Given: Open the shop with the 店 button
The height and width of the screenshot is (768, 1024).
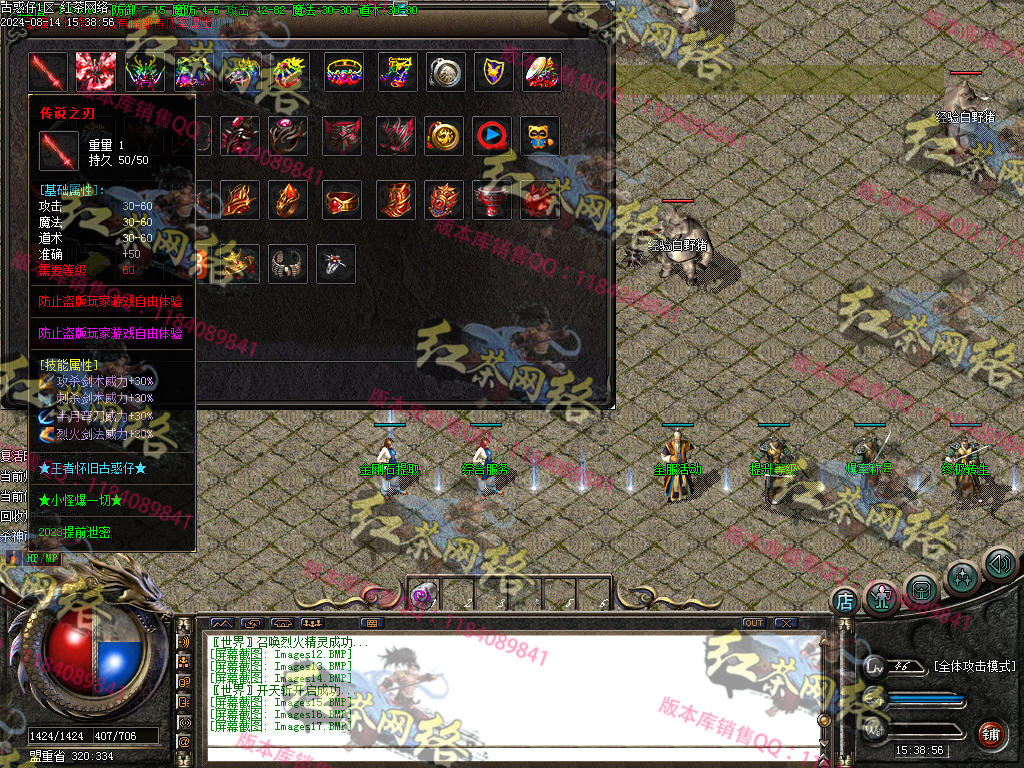Looking at the screenshot, I should pos(845,601).
